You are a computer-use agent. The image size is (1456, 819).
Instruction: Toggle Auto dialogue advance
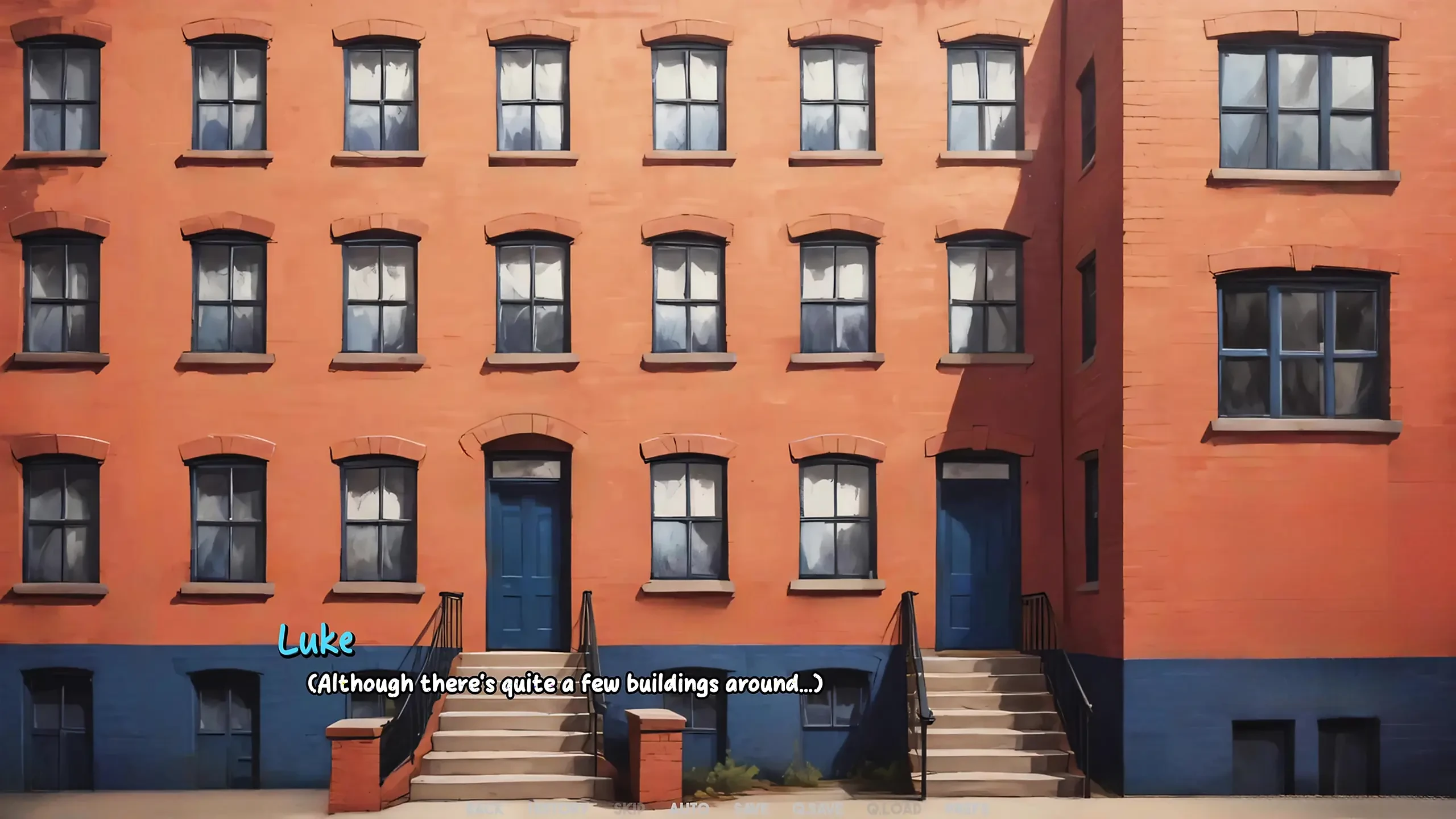689,809
